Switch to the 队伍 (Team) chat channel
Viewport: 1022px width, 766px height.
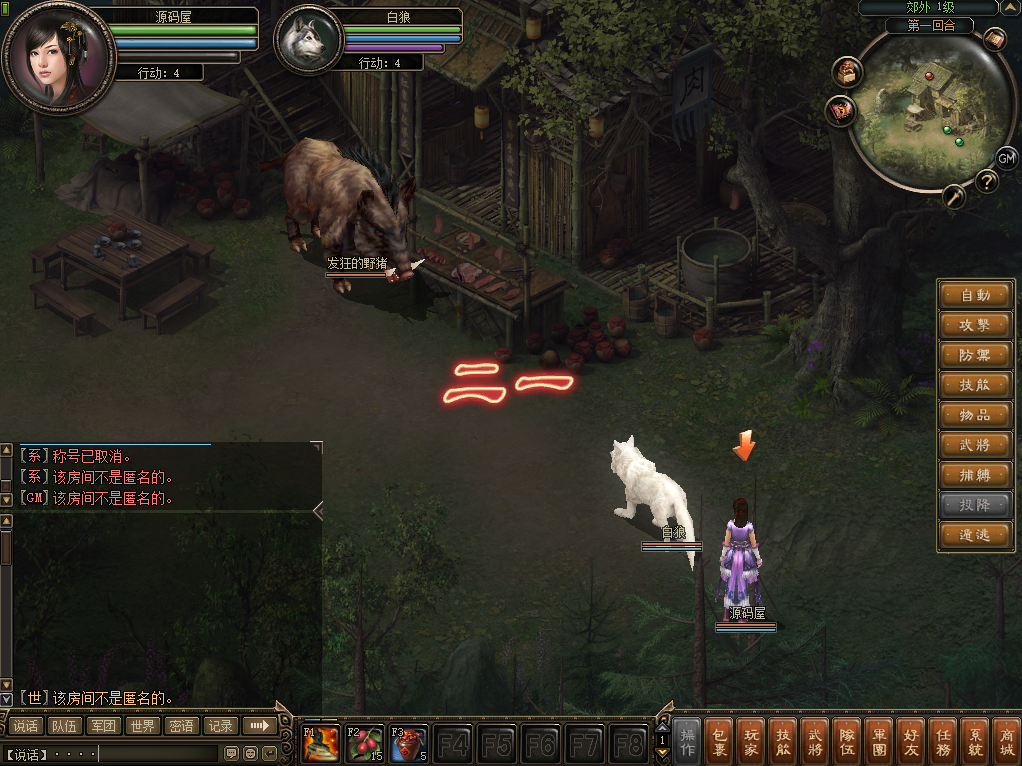coord(65,726)
